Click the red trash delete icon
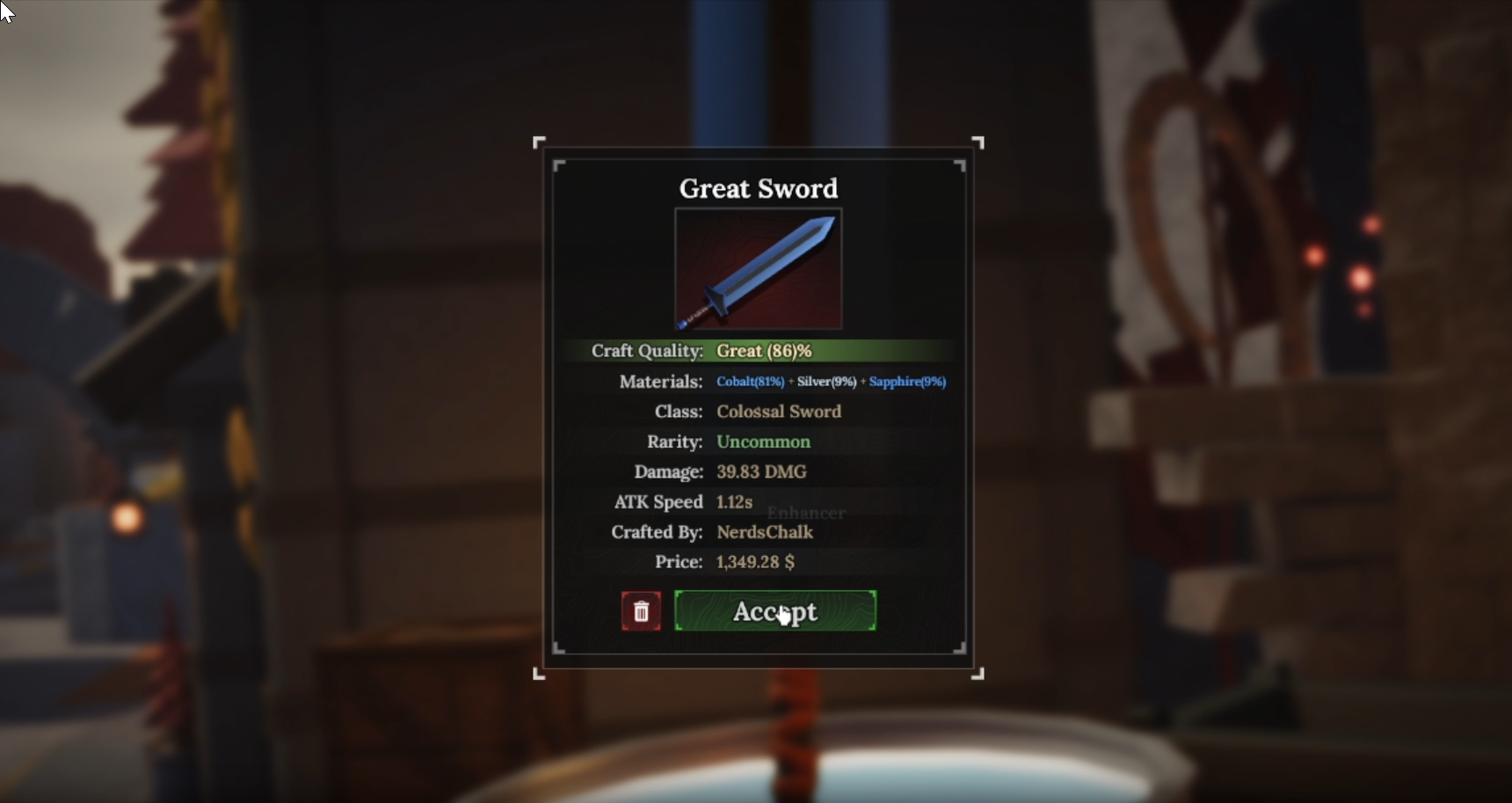 click(x=641, y=610)
